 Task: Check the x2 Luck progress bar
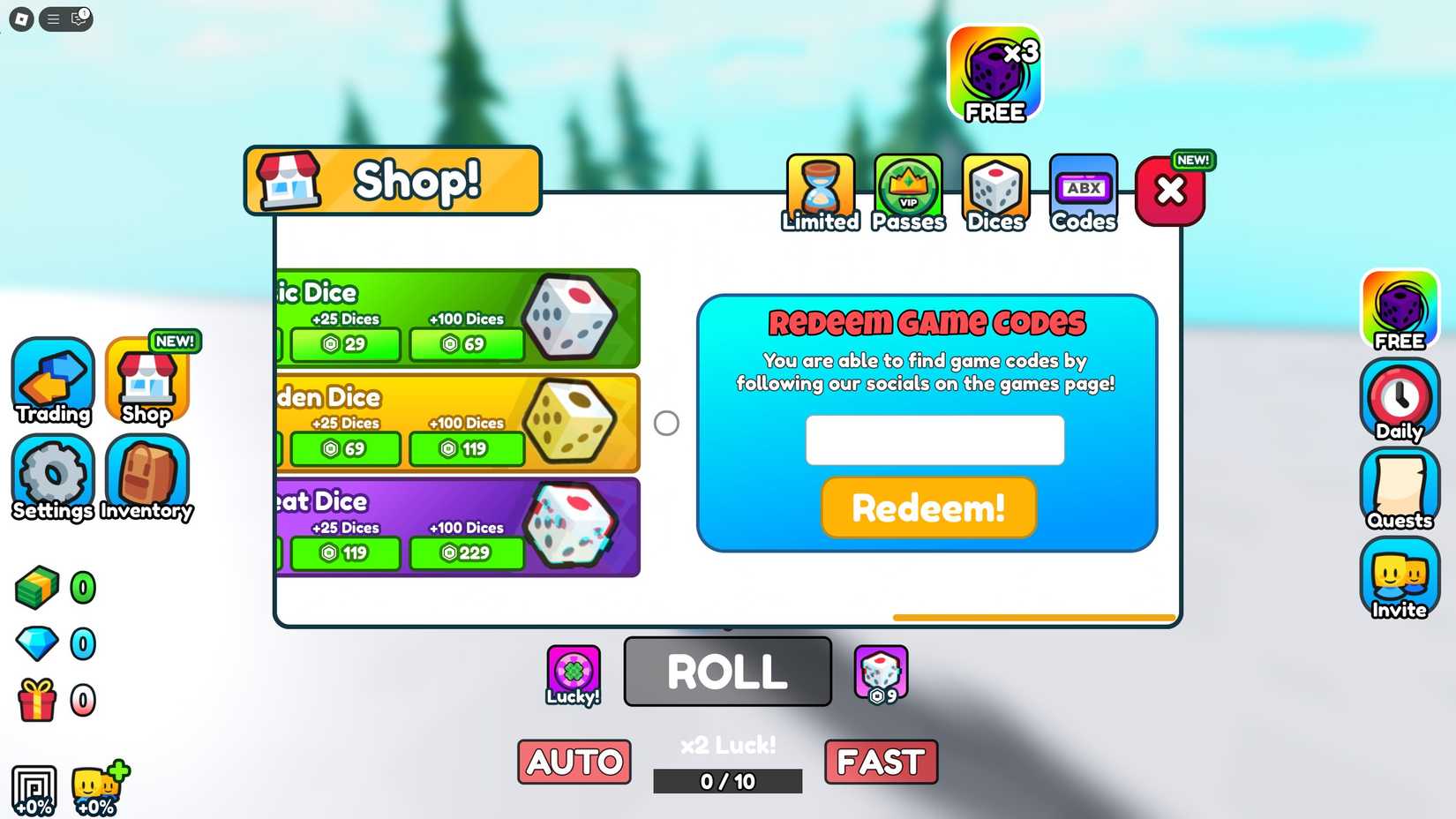[726, 780]
